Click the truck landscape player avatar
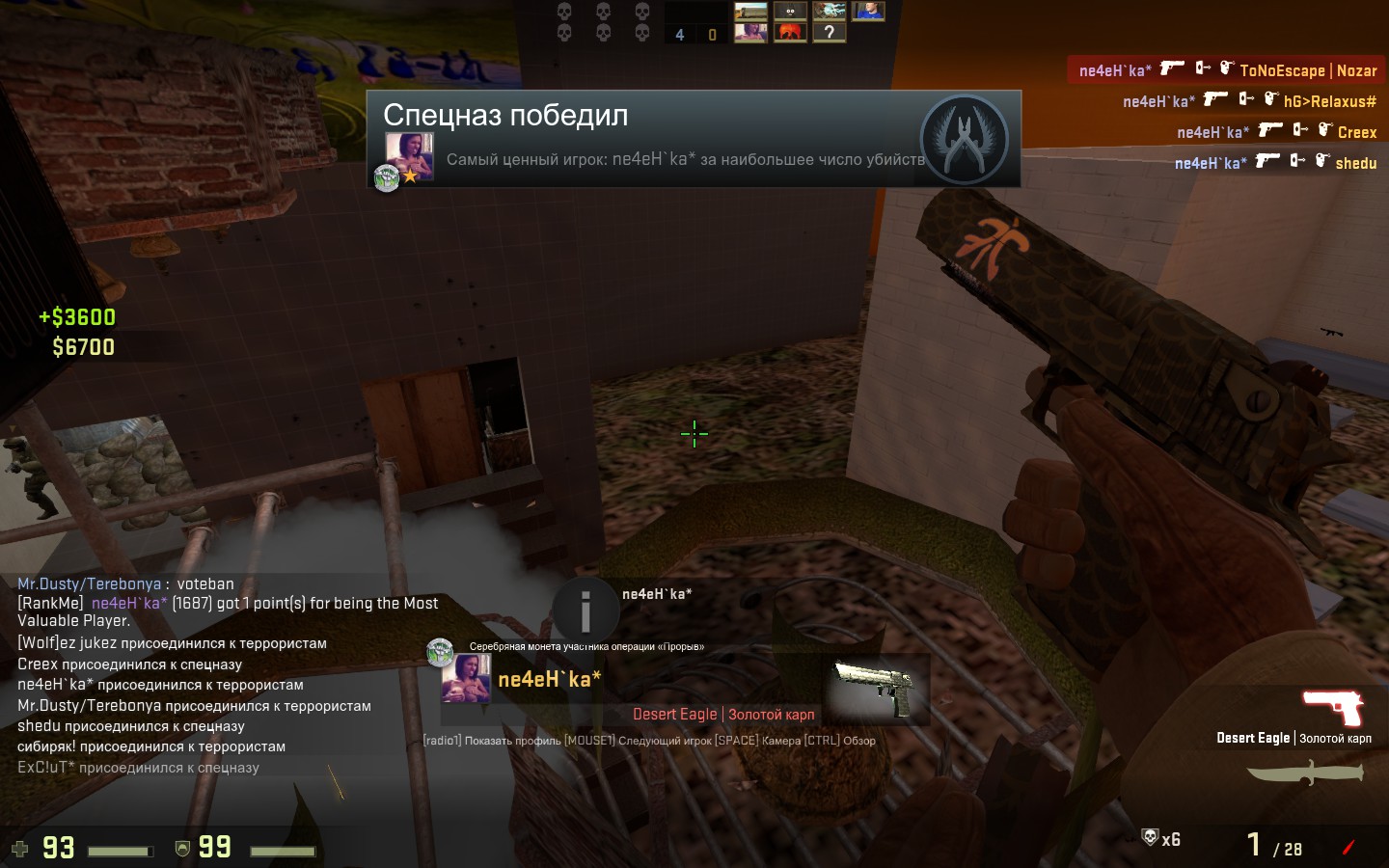1389x868 pixels. [750, 12]
